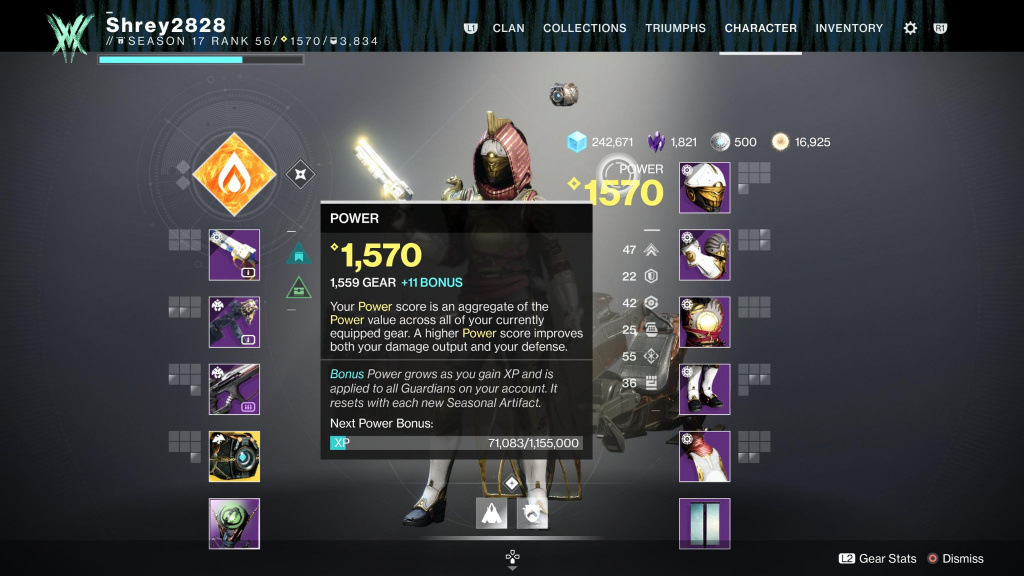Click the 1570 Power level readout
This screenshot has width=1024, height=576.
[x=622, y=192]
